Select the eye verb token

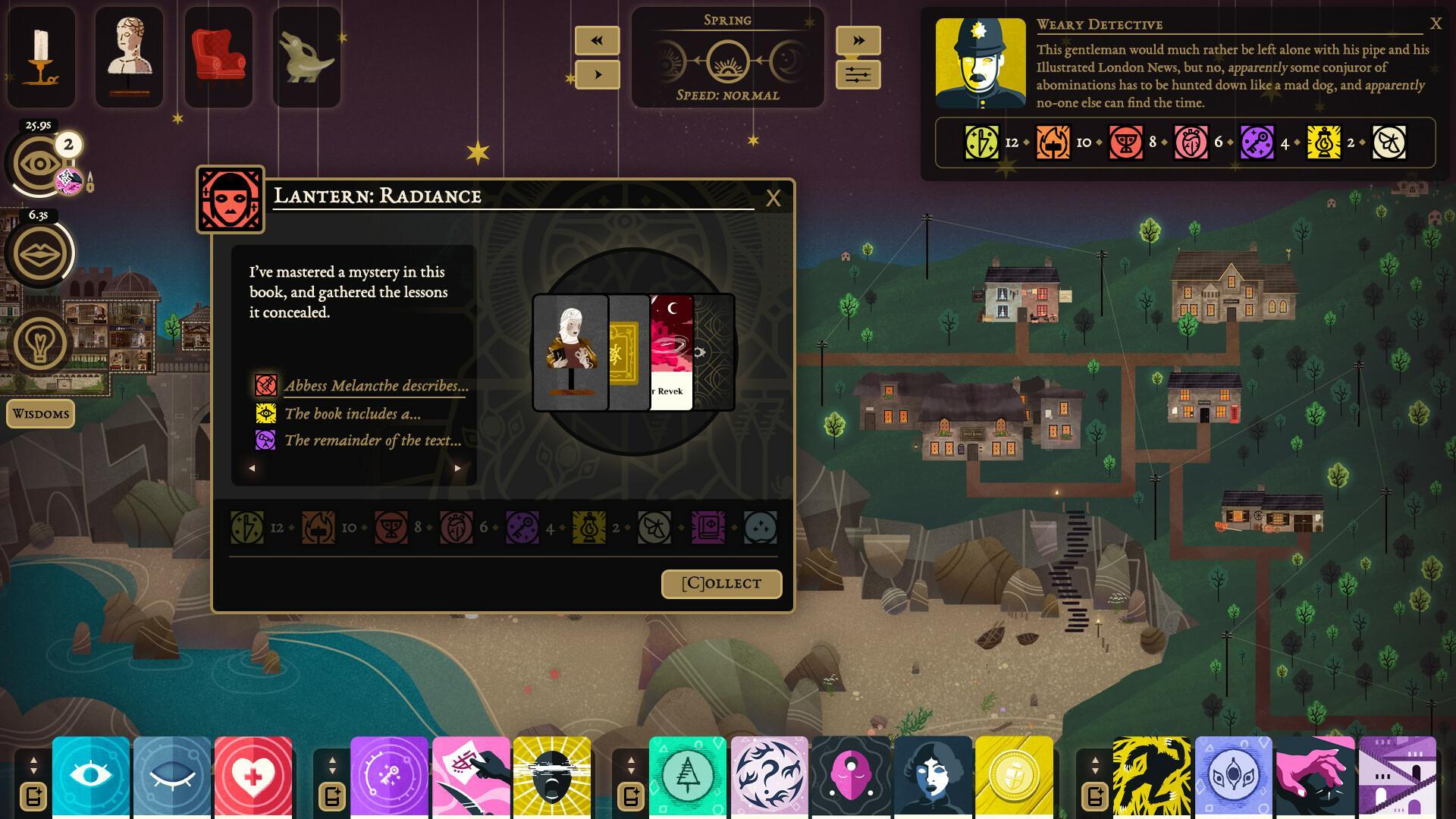(x=39, y=164)
